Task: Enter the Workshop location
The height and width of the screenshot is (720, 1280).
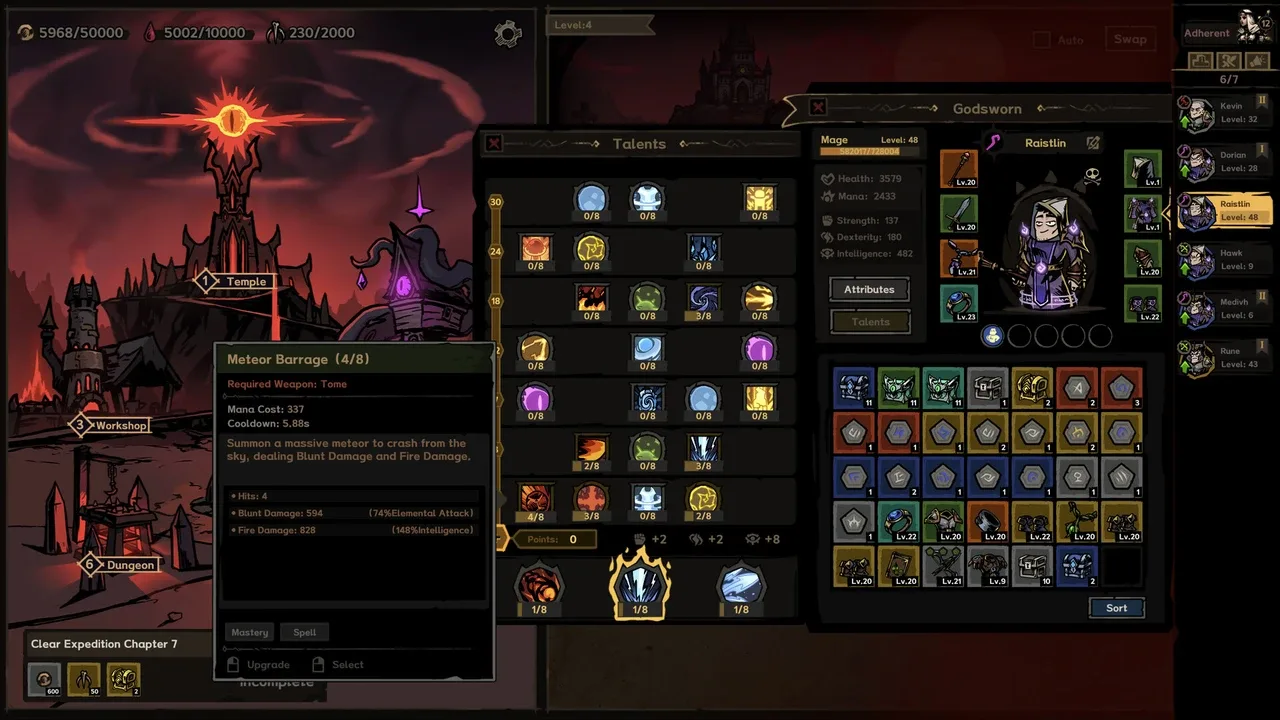Action: (x=120, y=426)
